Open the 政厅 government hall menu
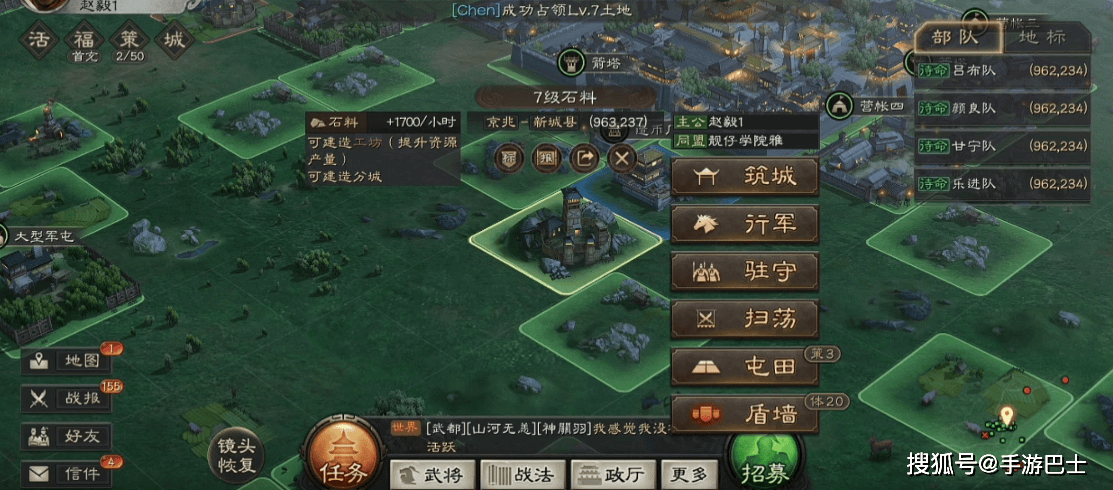This screenshot has width=1113, height=490. point(608,474)
